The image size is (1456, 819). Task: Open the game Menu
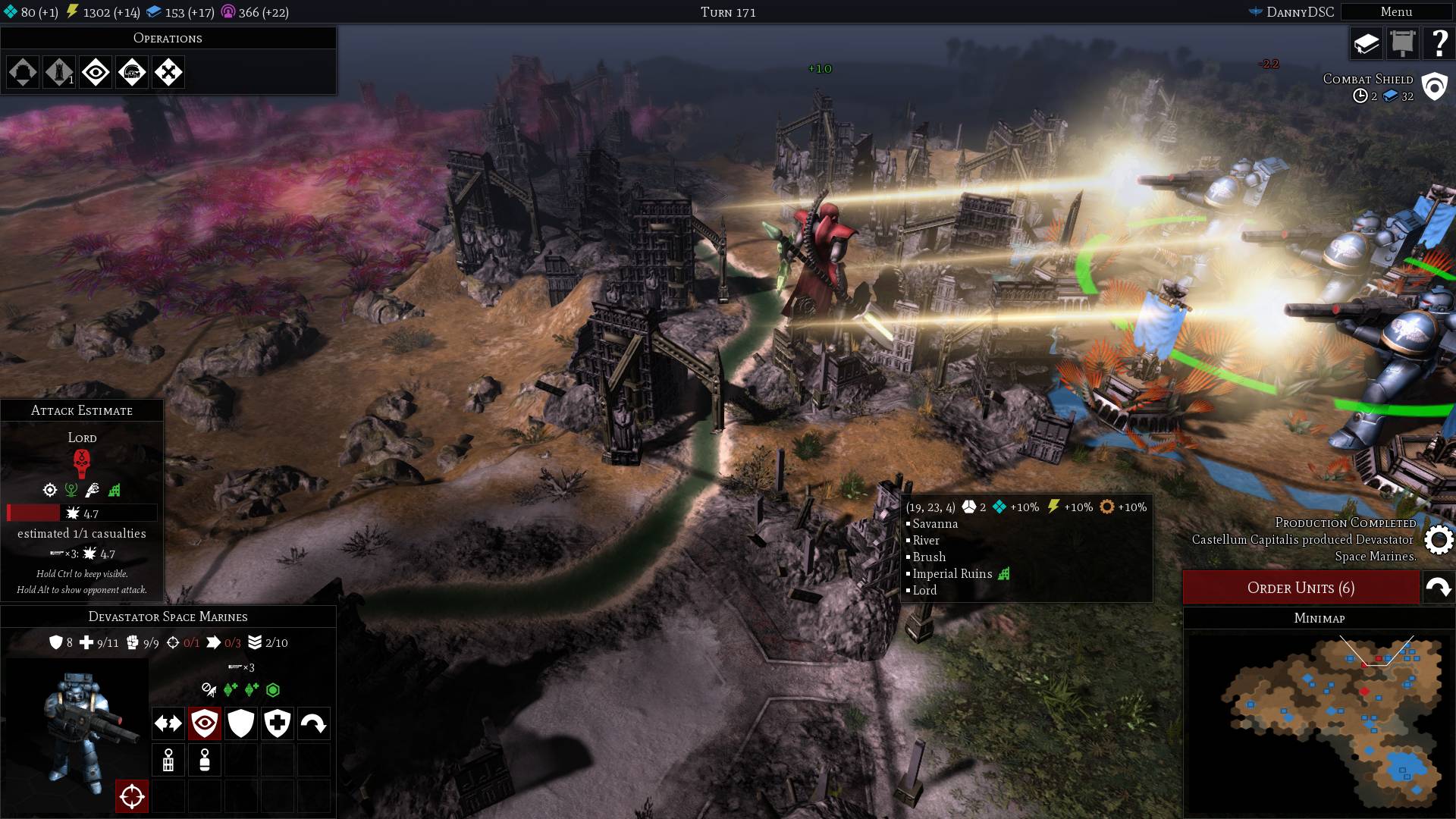(x=1395, y=12)
